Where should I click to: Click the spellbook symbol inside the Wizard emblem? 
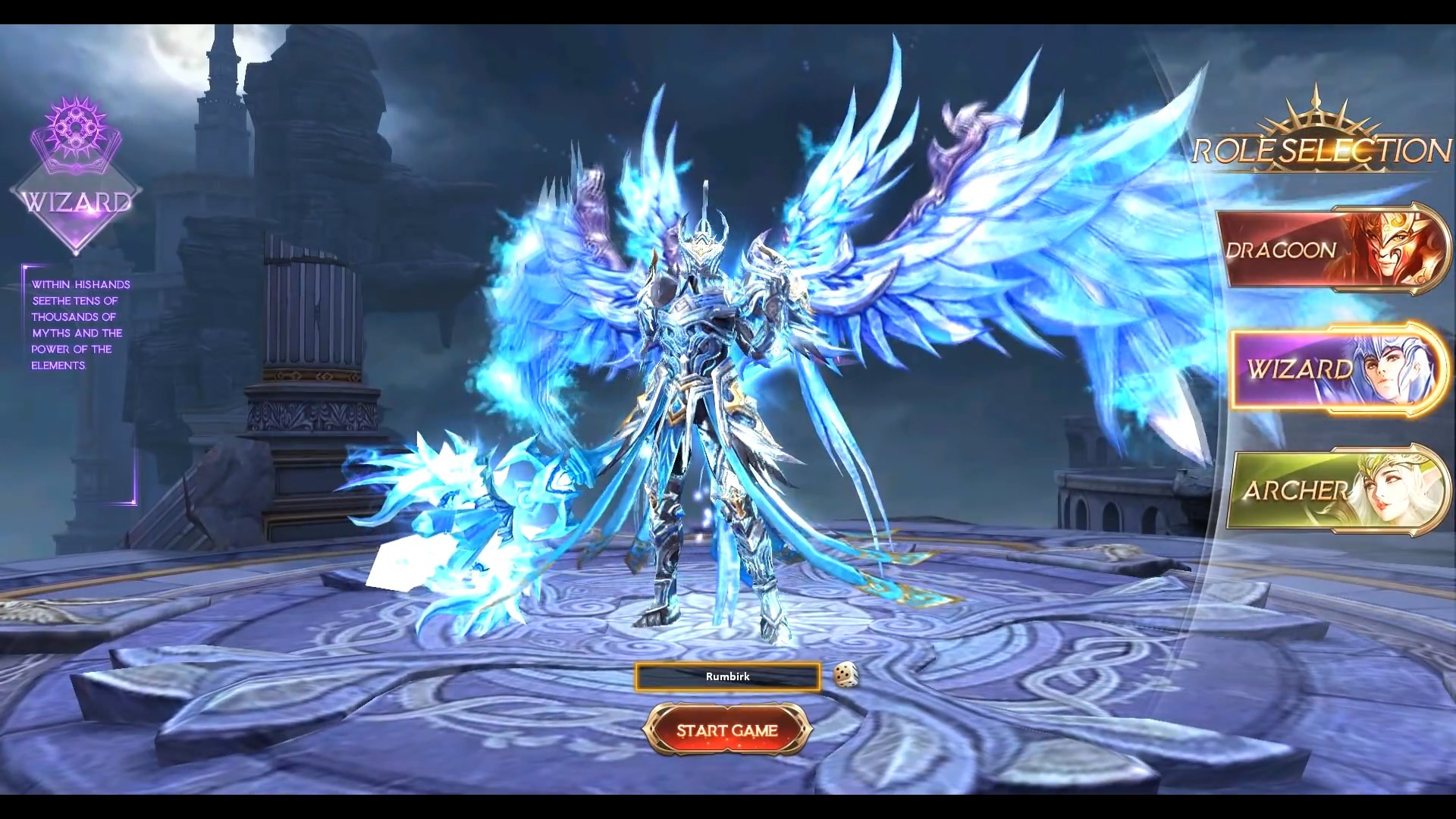(x=75, y=125)
